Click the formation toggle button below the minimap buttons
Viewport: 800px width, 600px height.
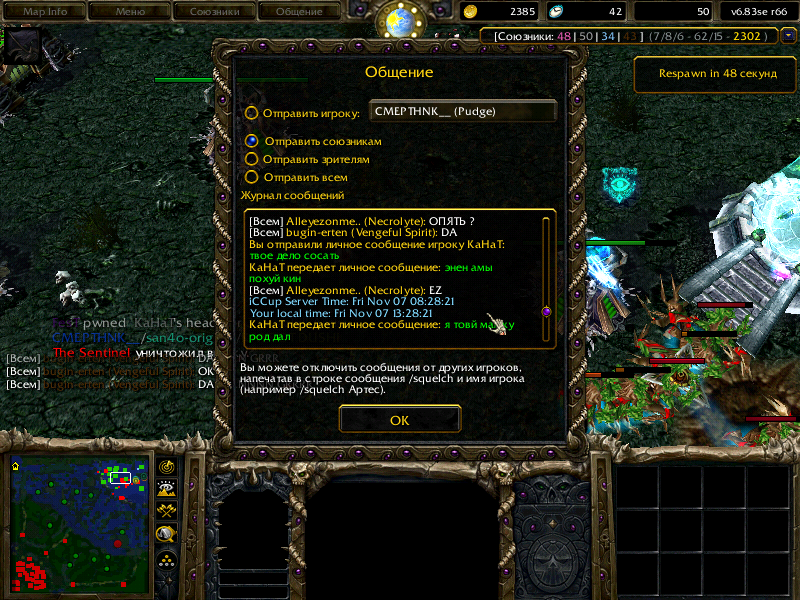tap(167, 560)
